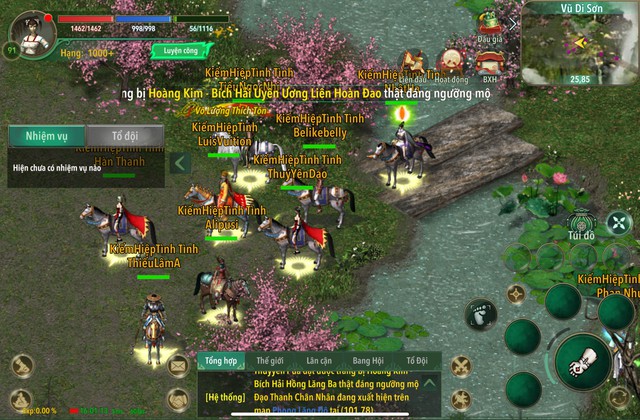Open the Liên đấu tournament menu
Screen dimensions: 640x420
coord(412,63)
